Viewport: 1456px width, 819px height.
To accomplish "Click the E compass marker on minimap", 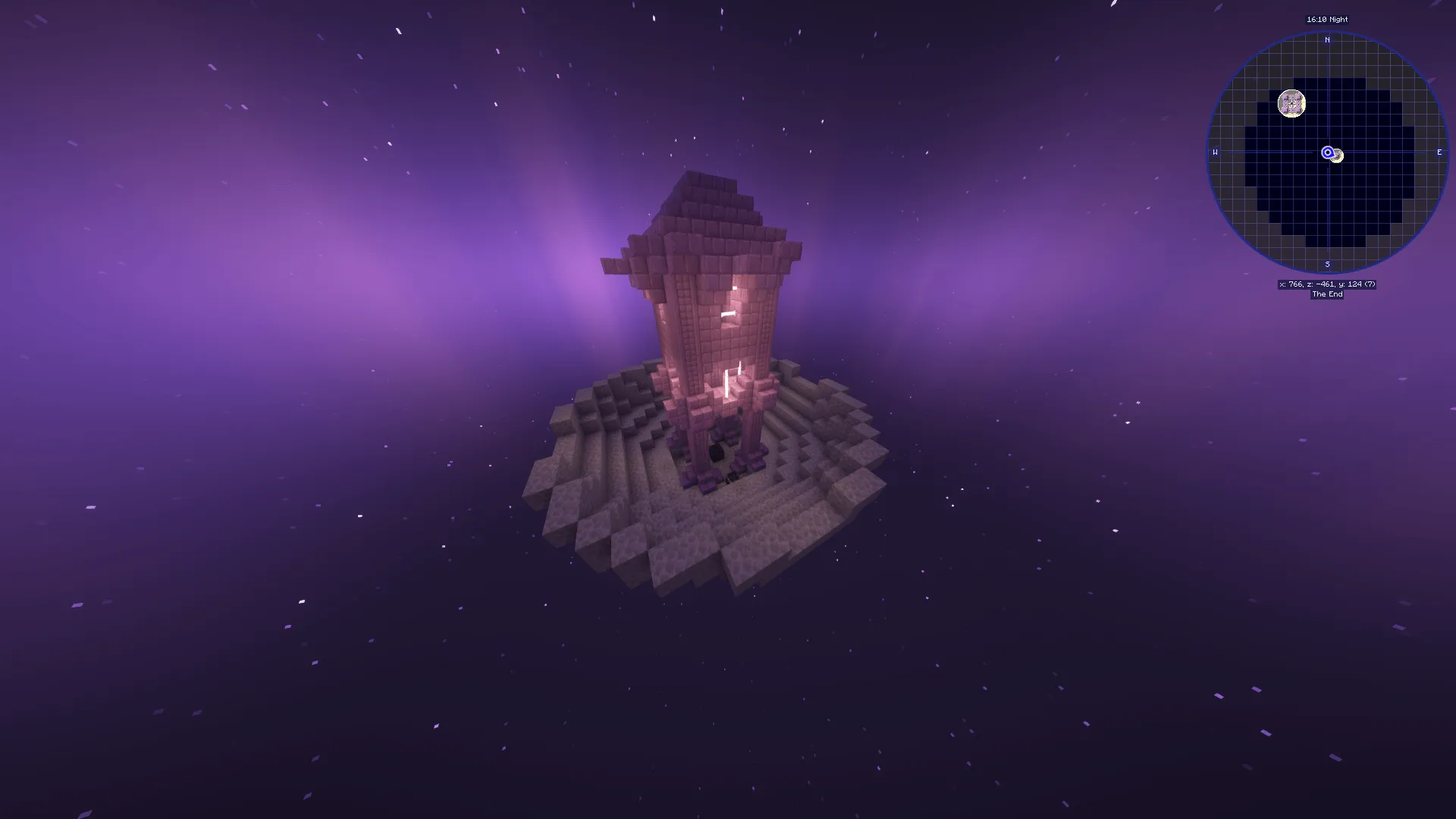I will [x=1439, y=152].
